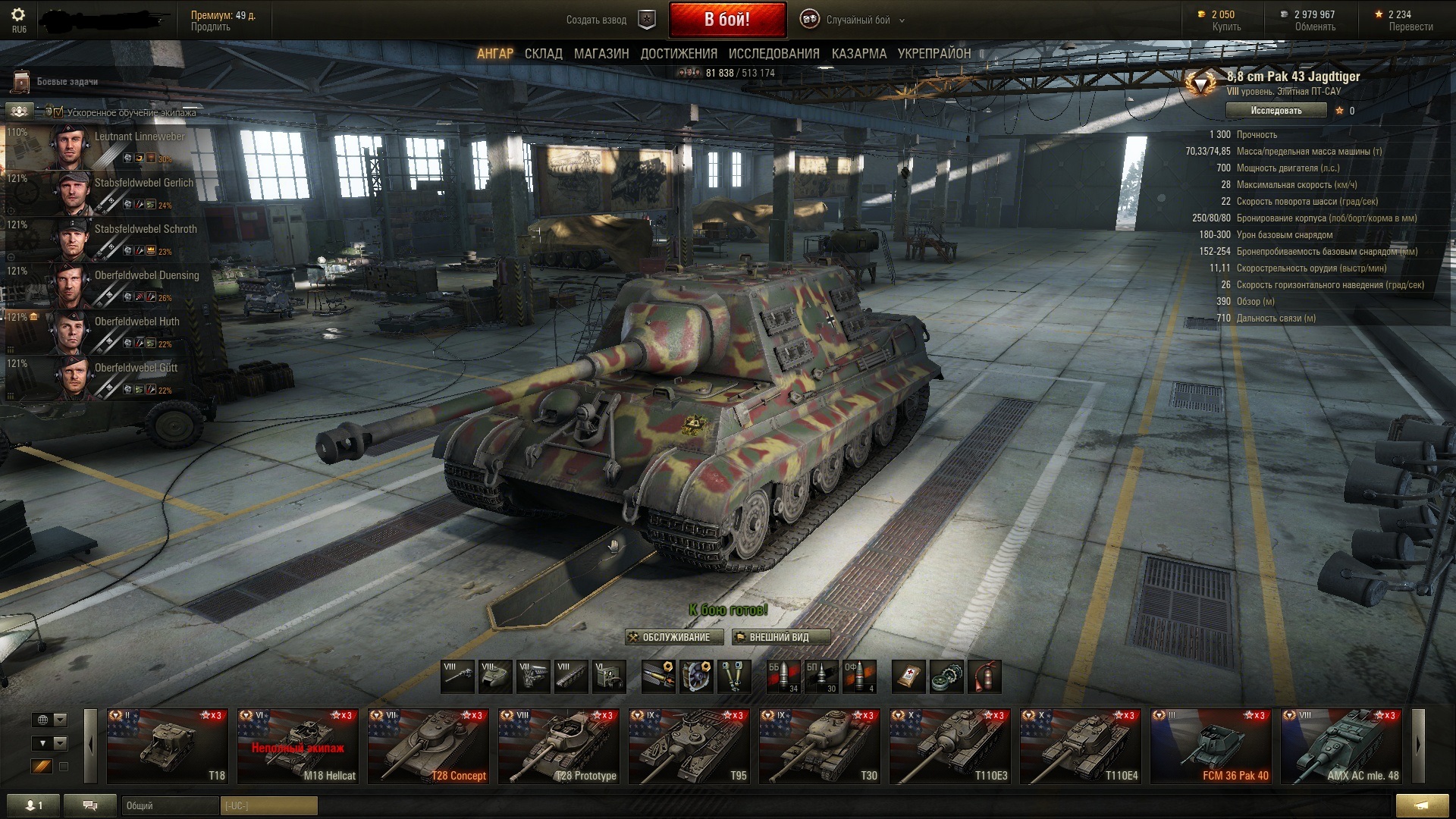
Task: Pick the FCM 36 Pak 40 tank
Action: [x=1210, y=745]
